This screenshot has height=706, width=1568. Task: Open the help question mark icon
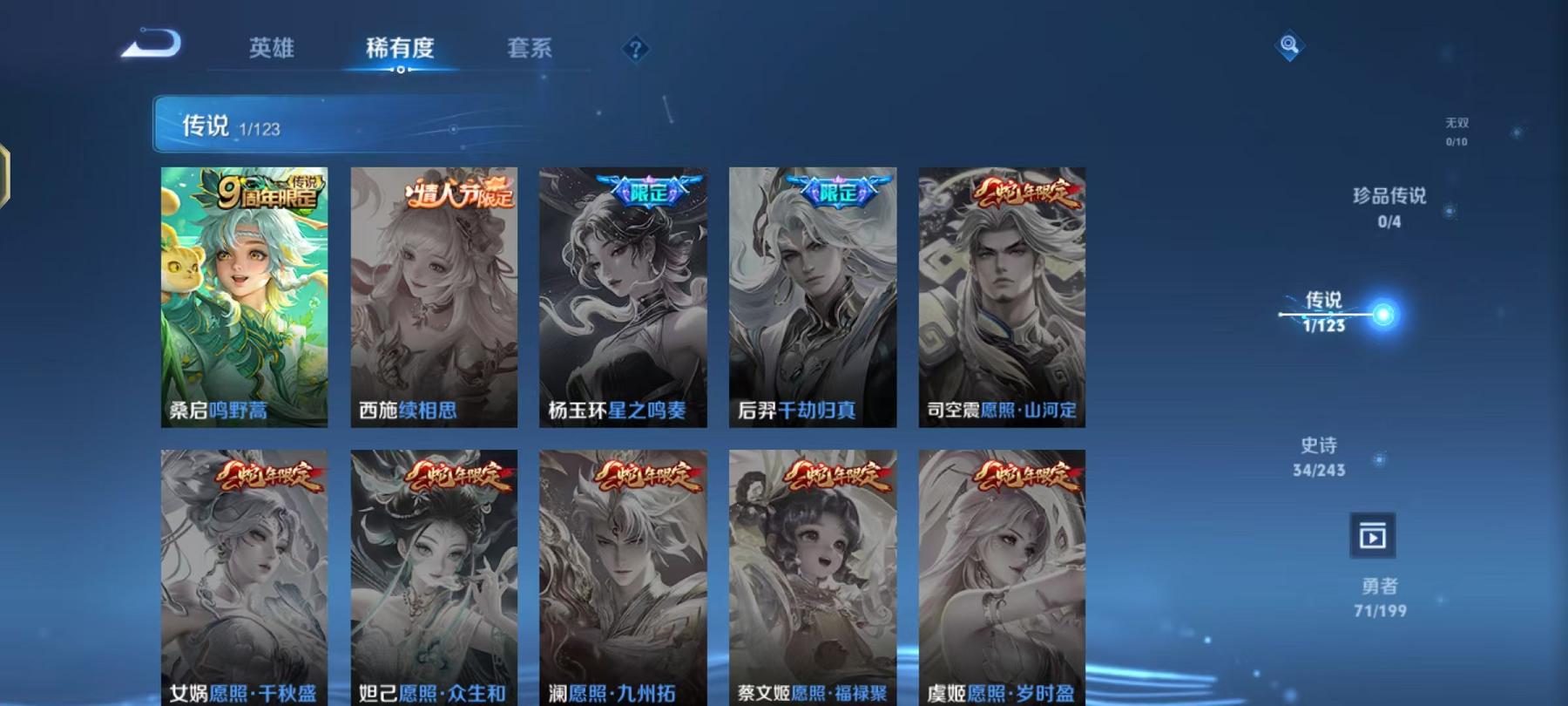point(635,50)
